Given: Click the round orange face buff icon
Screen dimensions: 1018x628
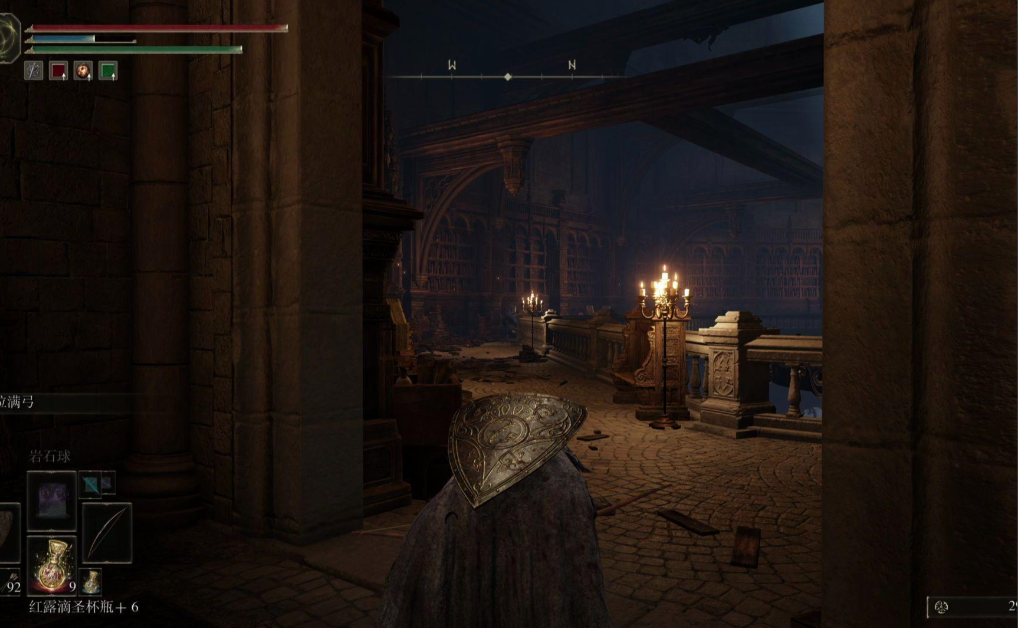Looking at the screenshot, I should point(83,71).
